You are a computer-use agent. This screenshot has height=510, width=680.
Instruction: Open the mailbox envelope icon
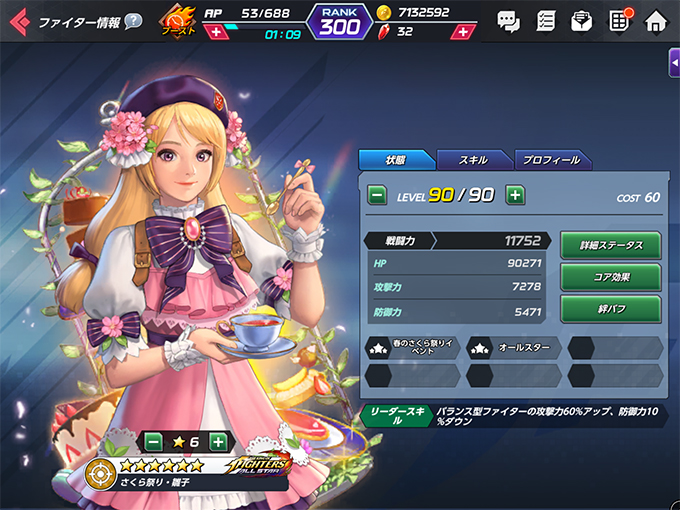[x=581, y=20]
